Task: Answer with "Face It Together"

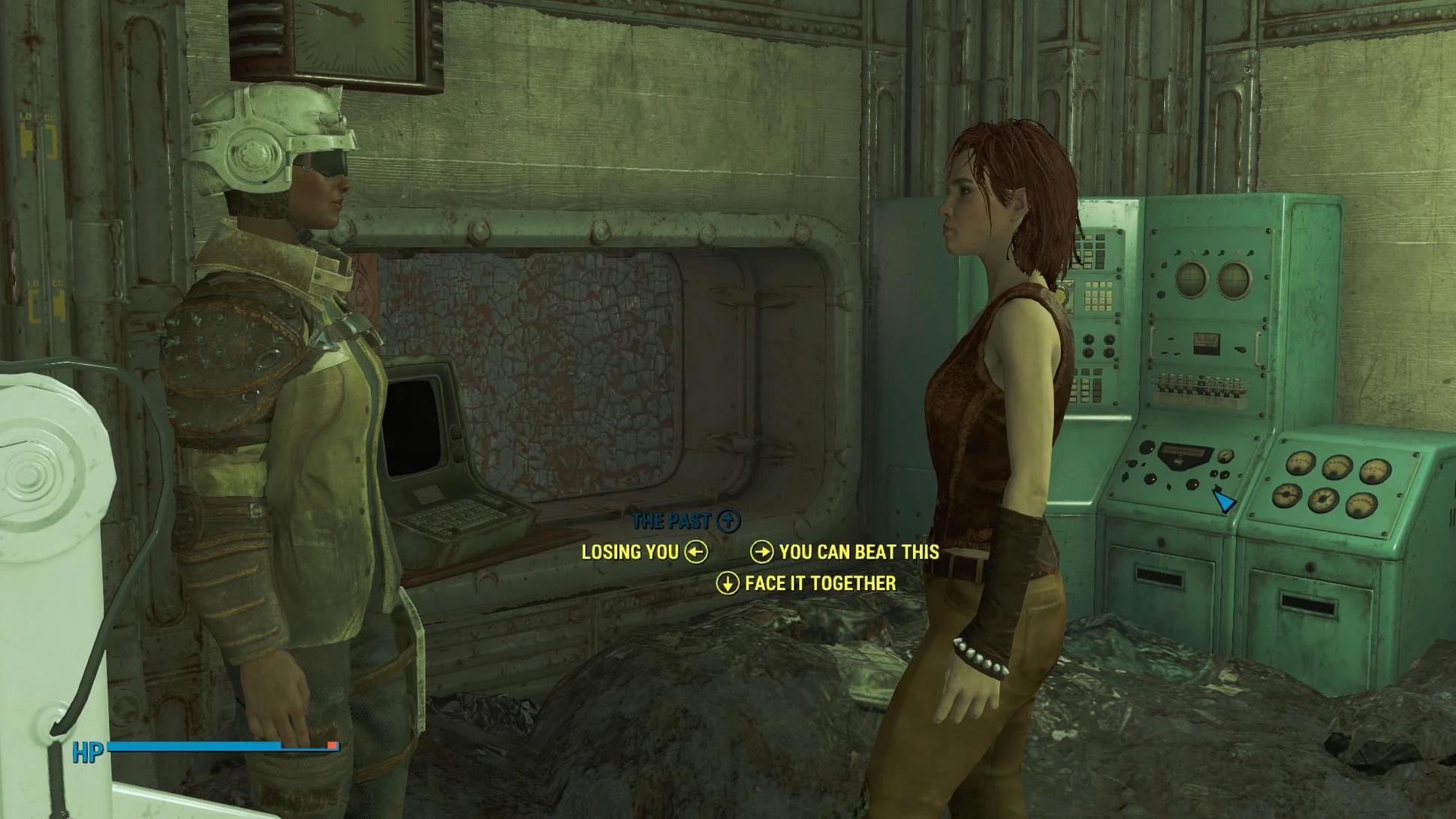Action: pyautogui.click(x=819, y=584)
